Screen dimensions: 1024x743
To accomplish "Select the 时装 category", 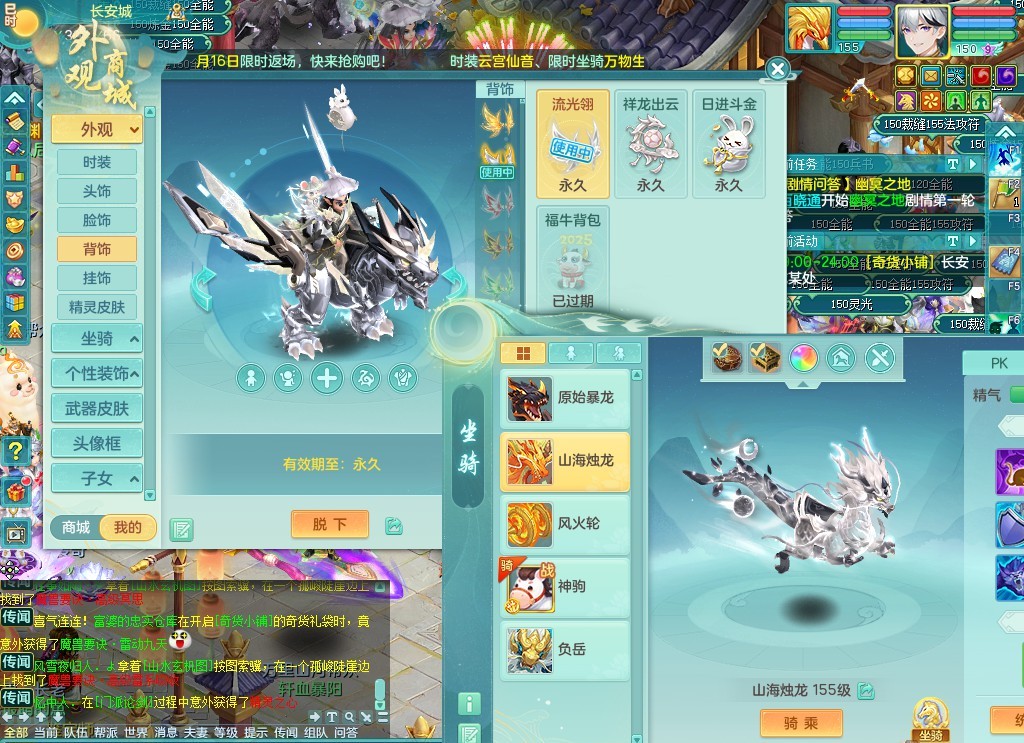I will [97, 162].
